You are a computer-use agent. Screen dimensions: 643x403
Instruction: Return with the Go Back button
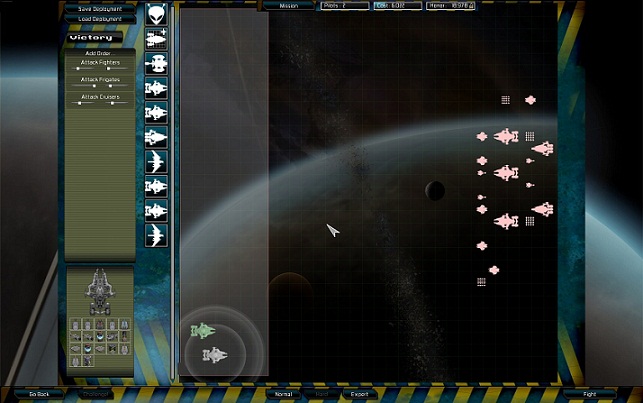[38, 394]
